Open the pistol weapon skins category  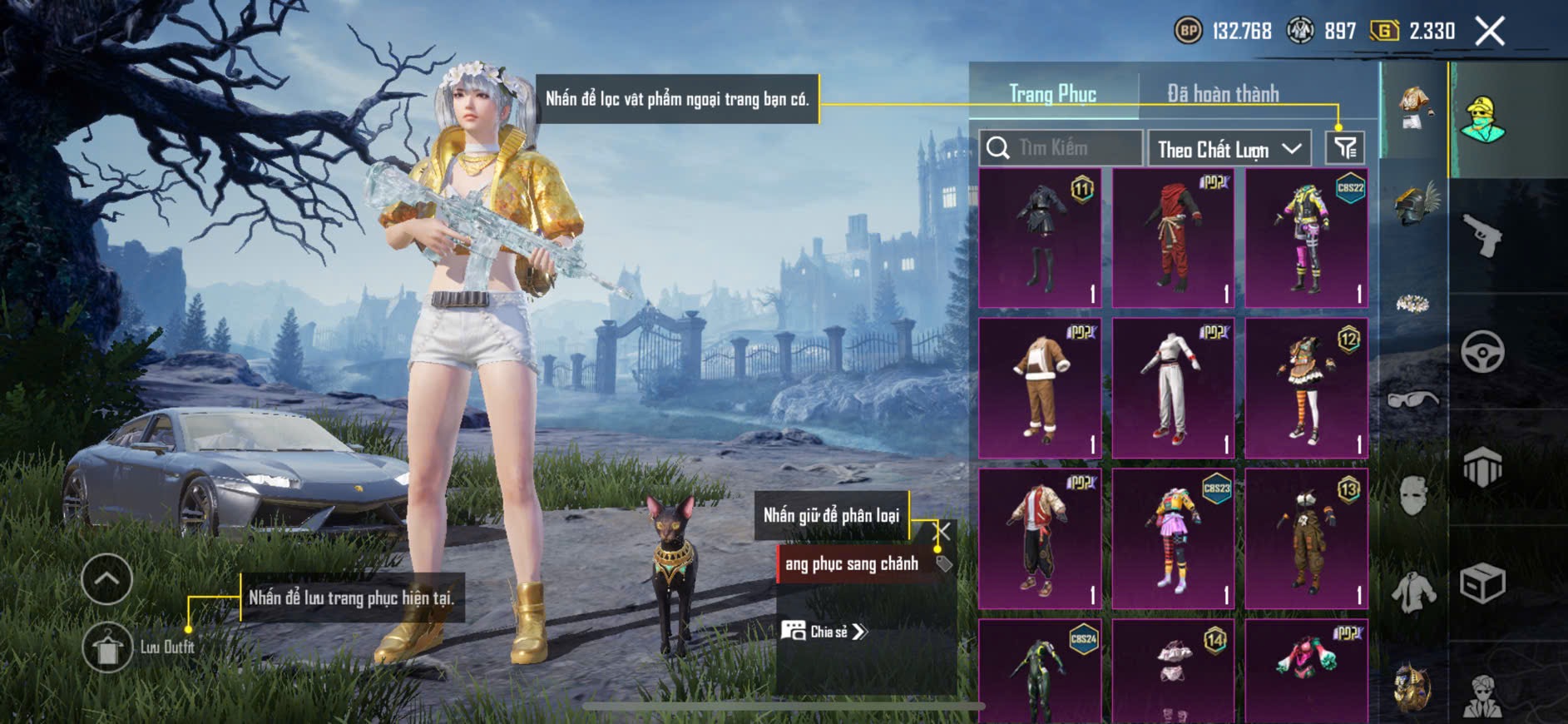click(x=1483, y=236)
